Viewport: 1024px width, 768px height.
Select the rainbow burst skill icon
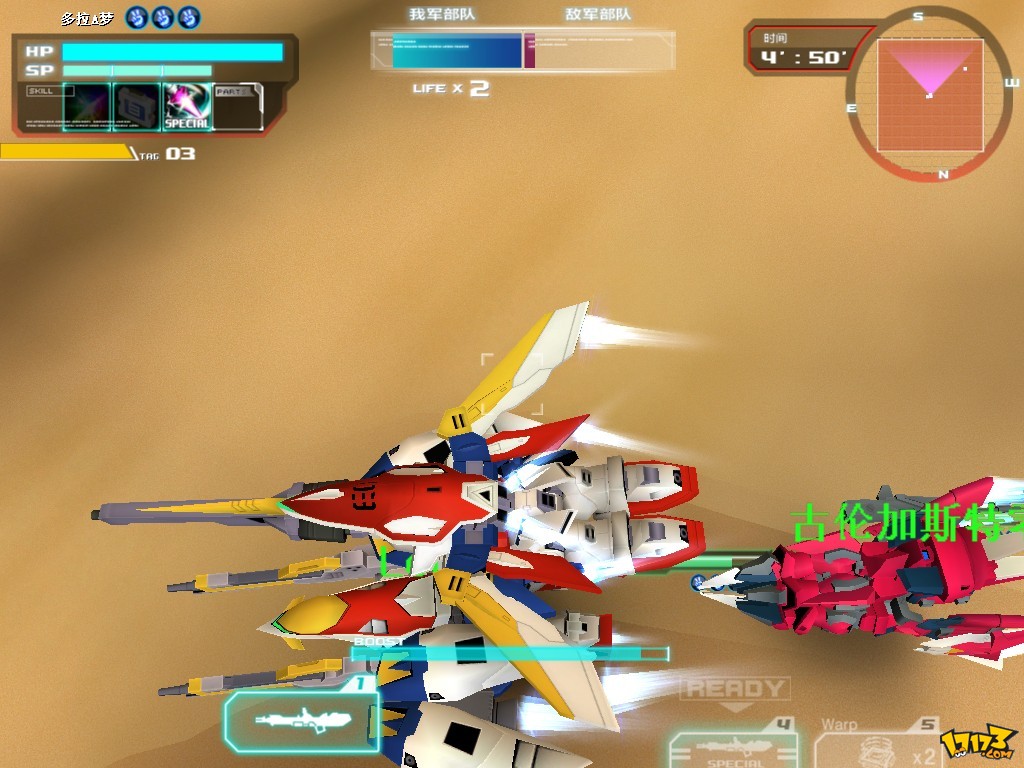click(87, 106)
